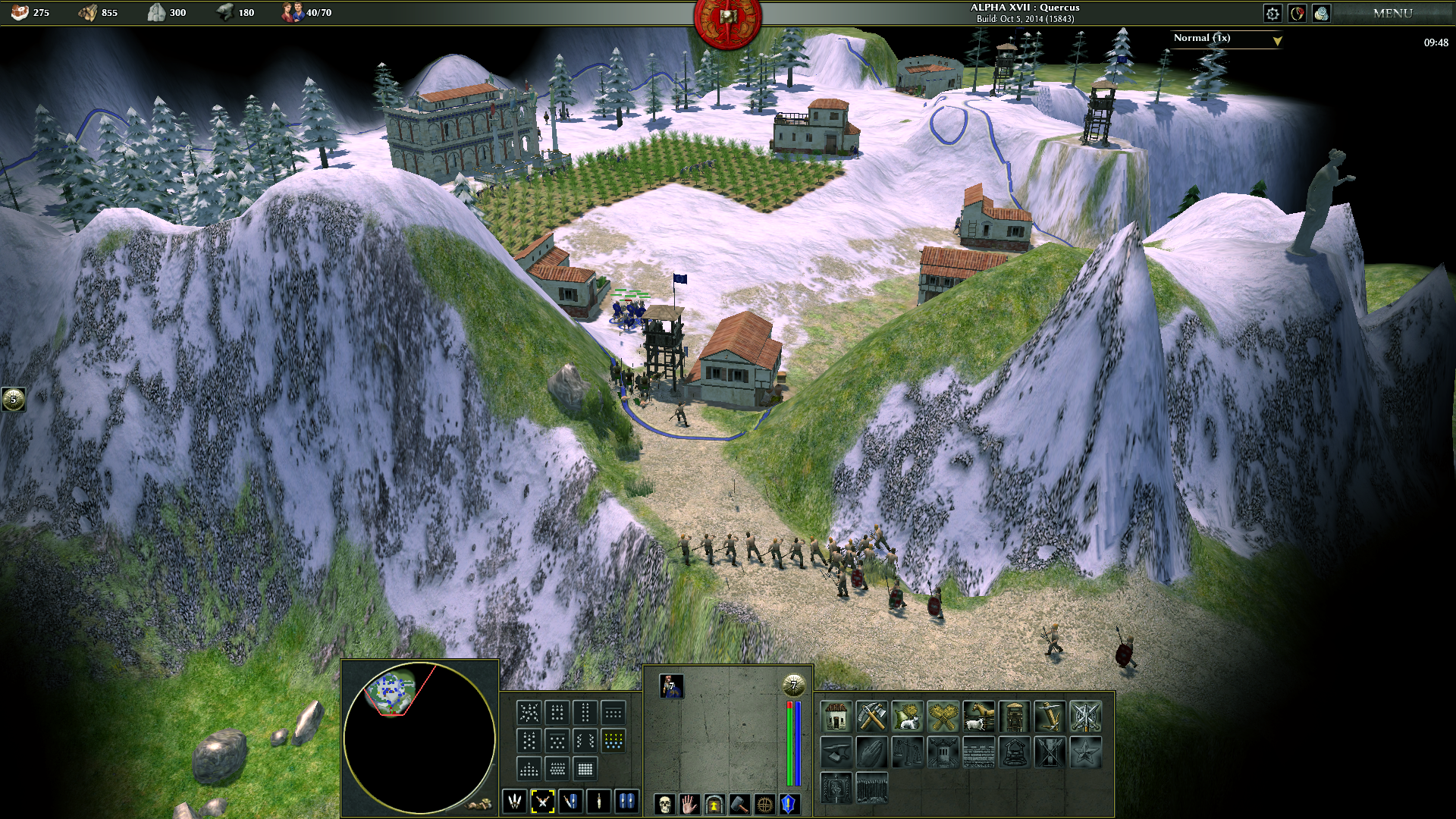Click the skull delete-unit button
The image size is (1456, 819).
[664, 803]
